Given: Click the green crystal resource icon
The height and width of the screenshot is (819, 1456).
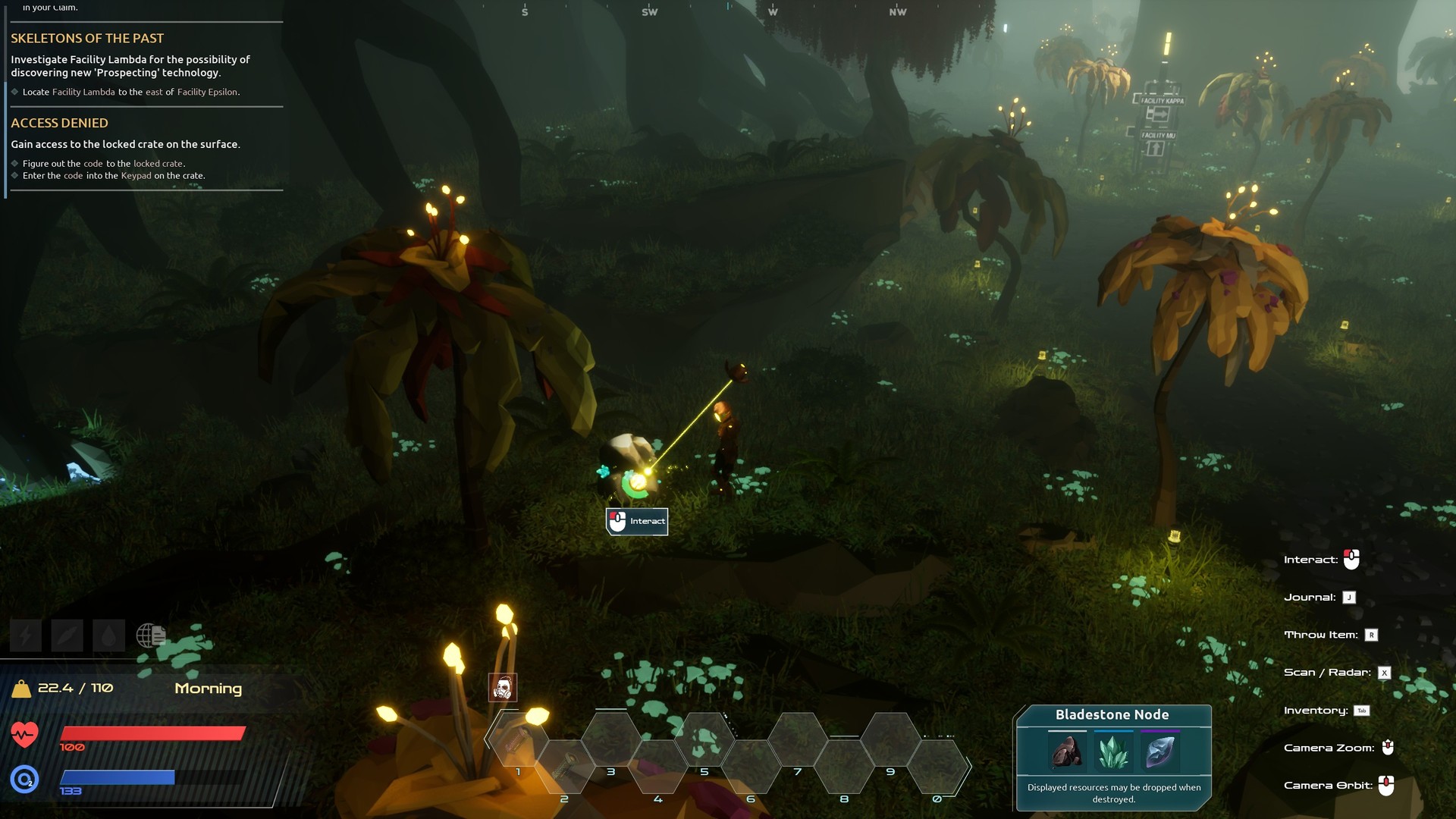Looking at the screenshot, I should coord(1113,752).
